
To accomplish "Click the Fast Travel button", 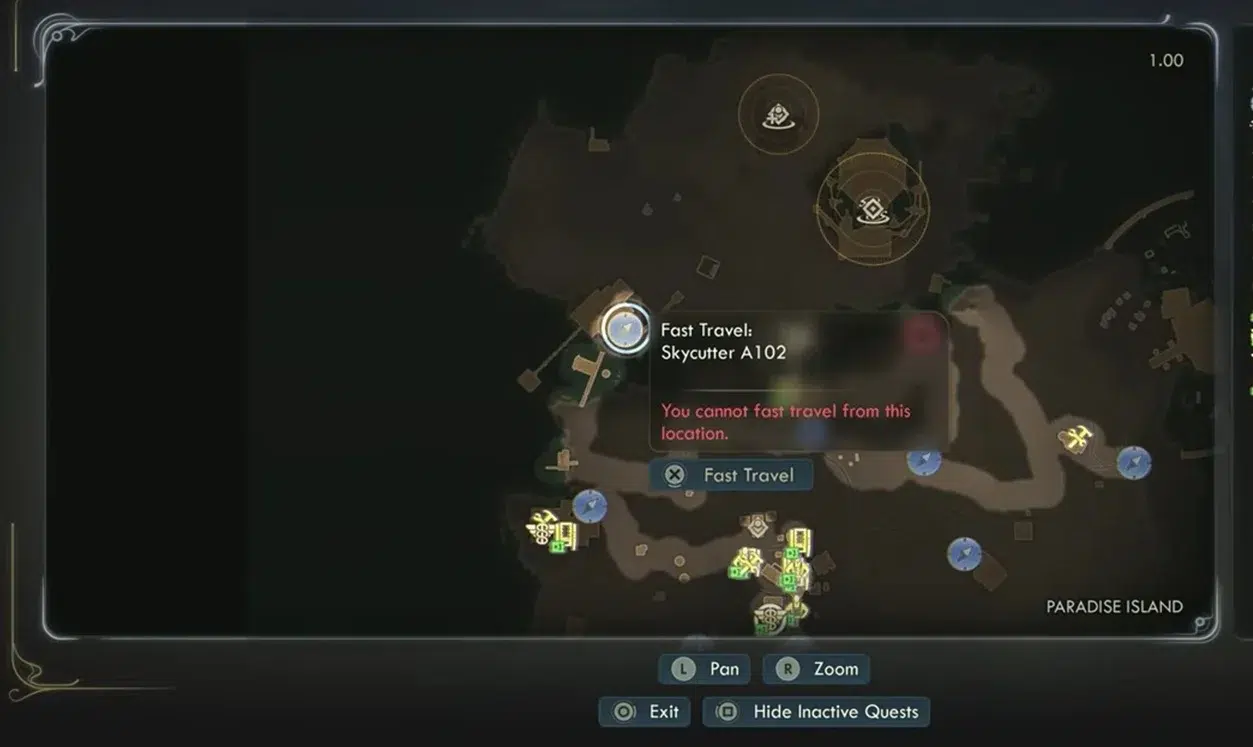I will coord(731,475).
